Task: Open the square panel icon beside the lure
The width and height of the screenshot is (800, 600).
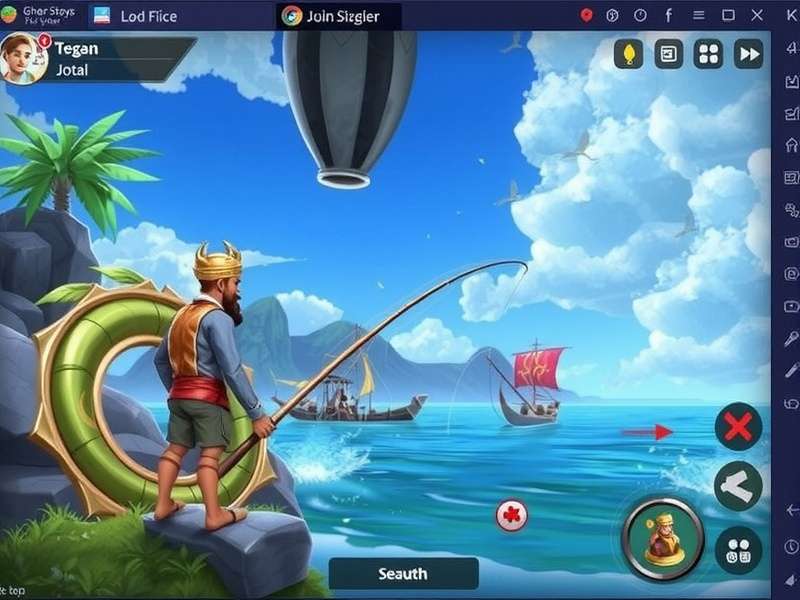Action: (x=668, y=54)
